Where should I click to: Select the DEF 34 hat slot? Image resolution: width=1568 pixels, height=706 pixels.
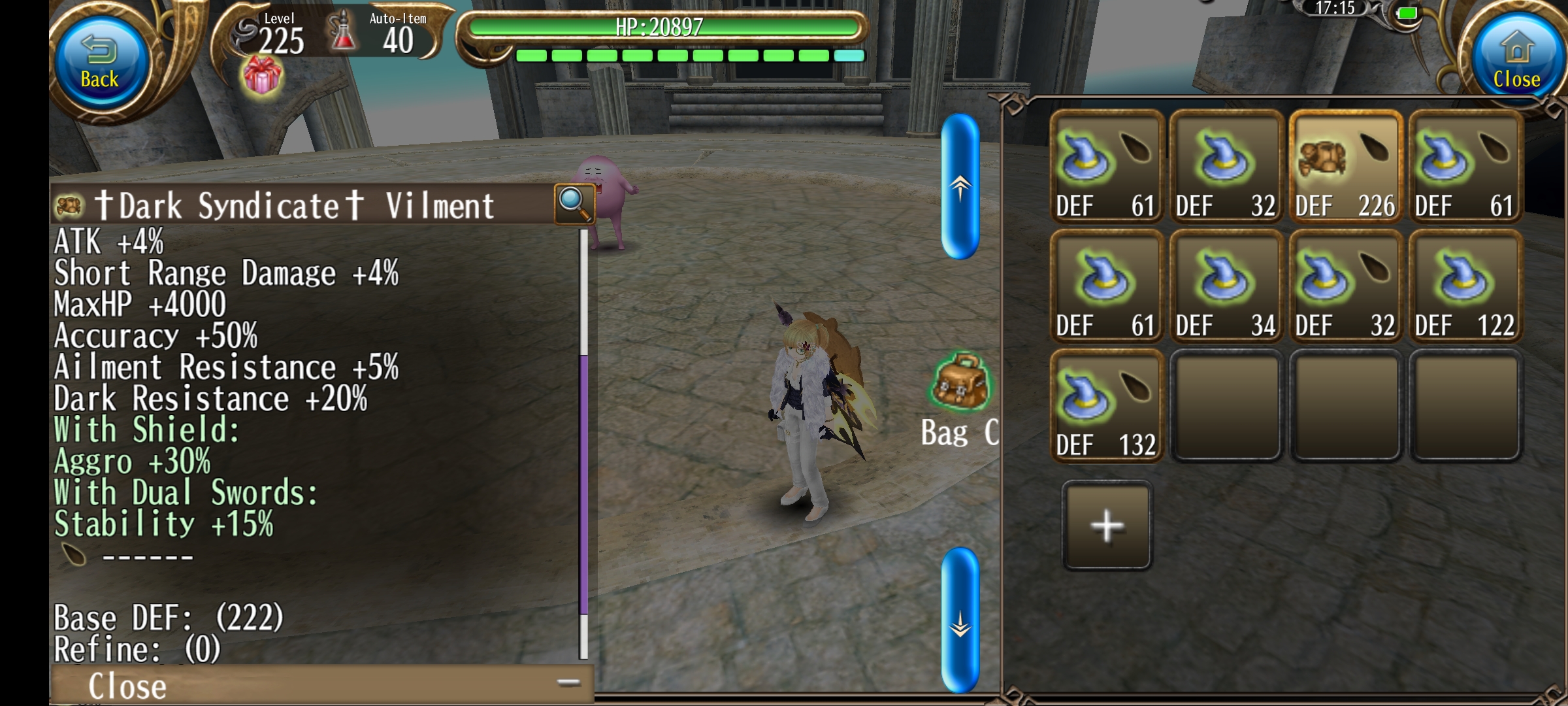tap(1226, 286)
